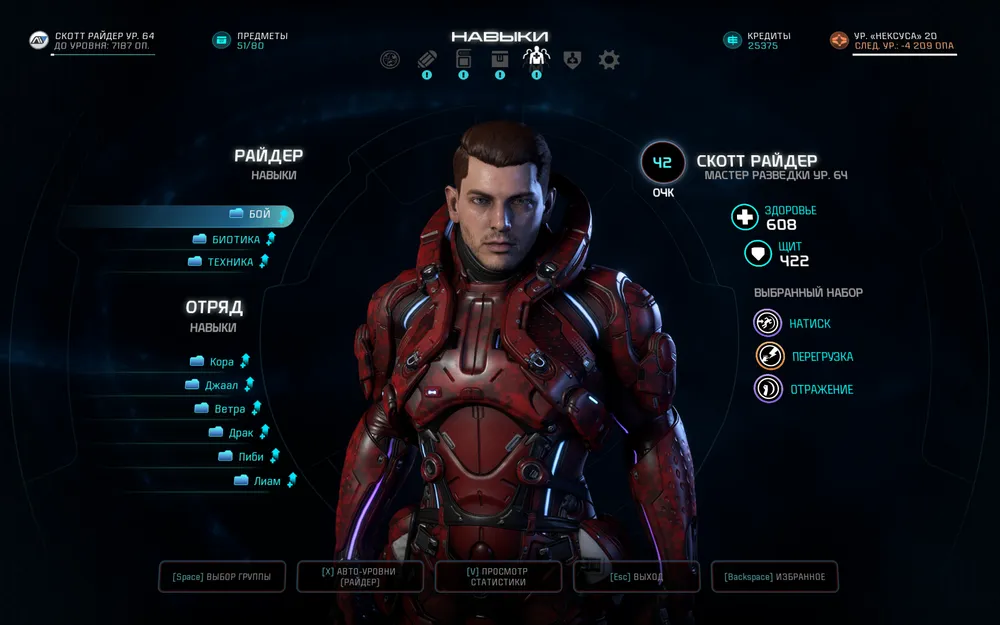
Task: Open the shield profile tab
Action: pos(572,60)
